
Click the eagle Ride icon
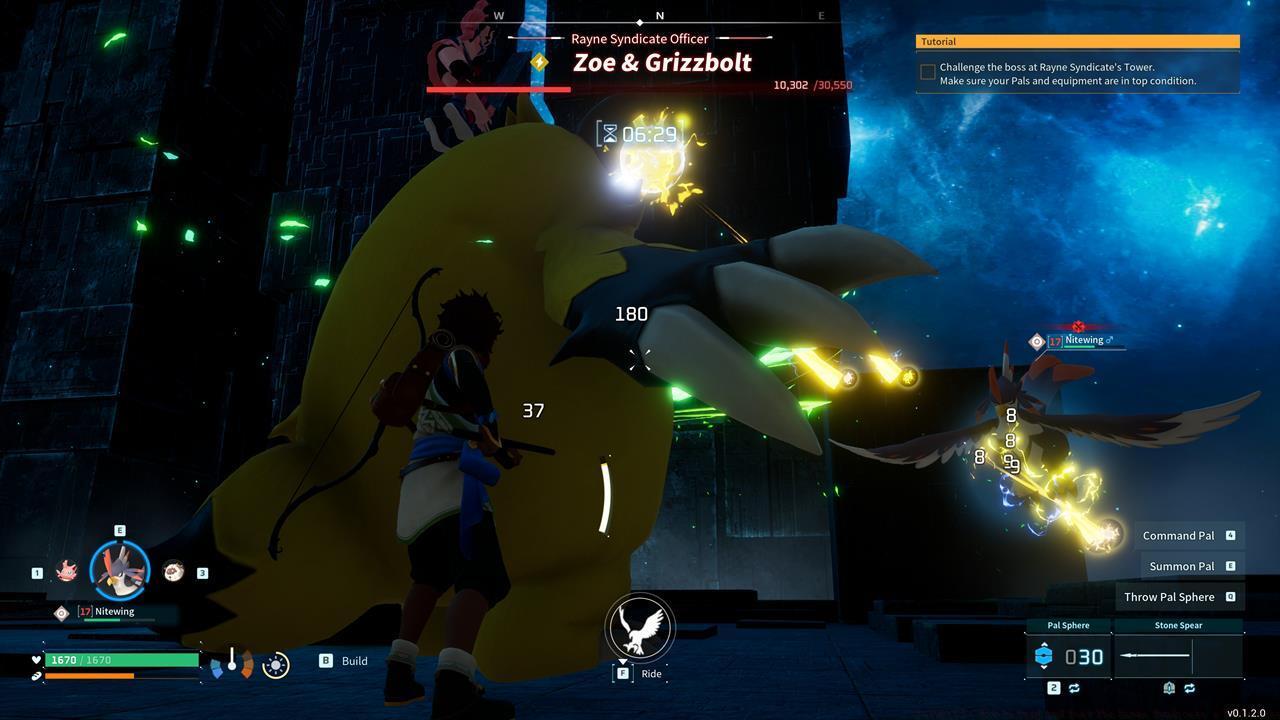(x=640, y=627)
